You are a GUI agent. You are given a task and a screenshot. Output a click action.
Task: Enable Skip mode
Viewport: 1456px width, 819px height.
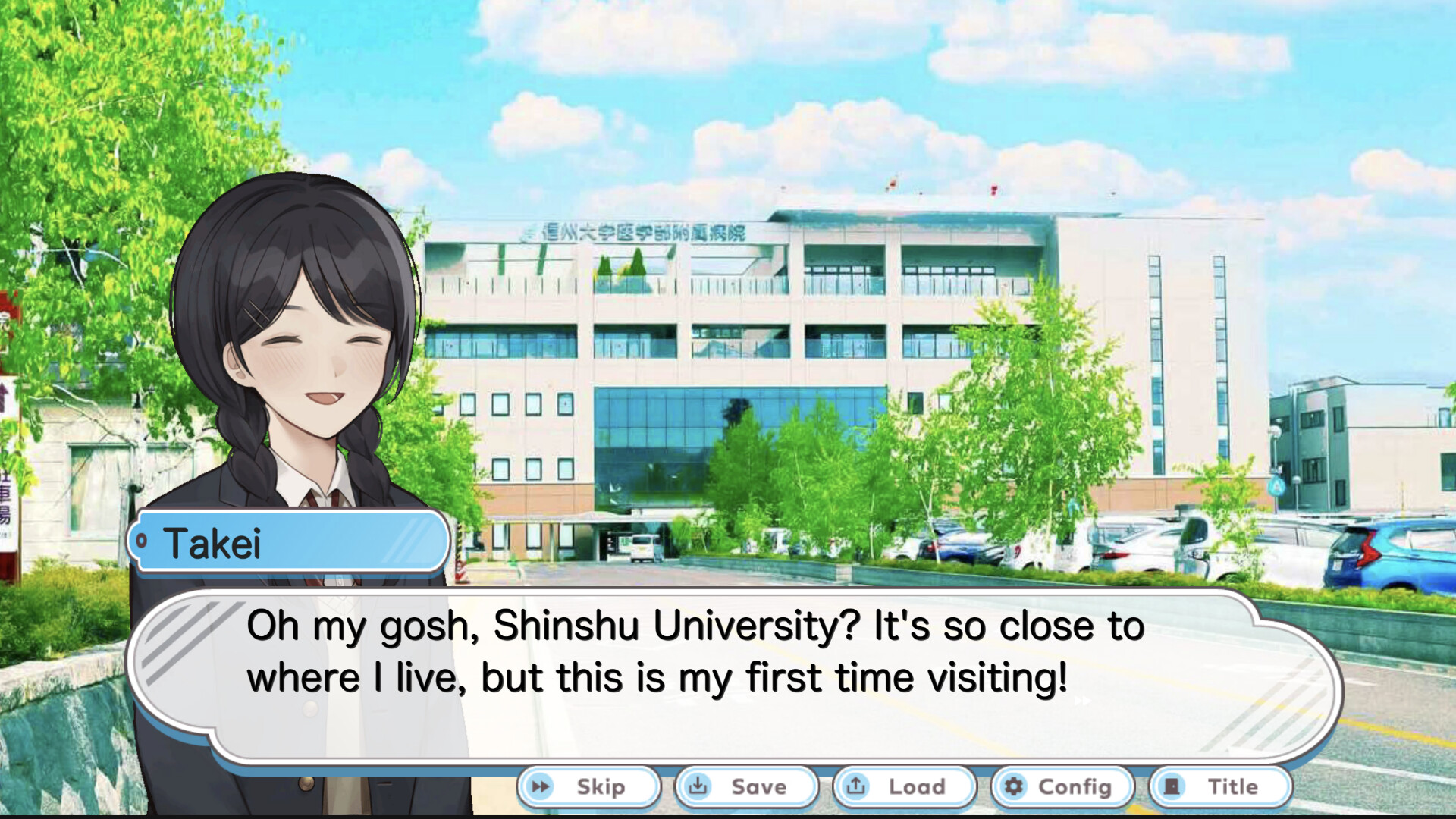[588, 786]
